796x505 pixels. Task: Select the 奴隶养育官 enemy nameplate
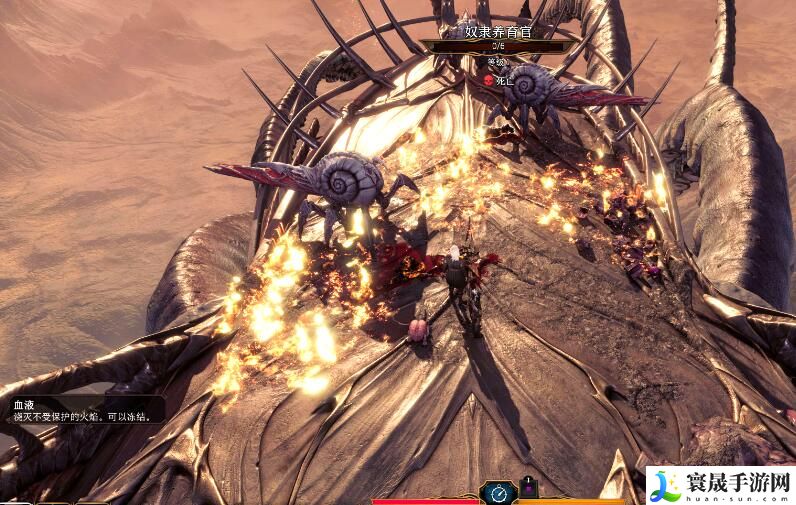[x=498, y=33]
